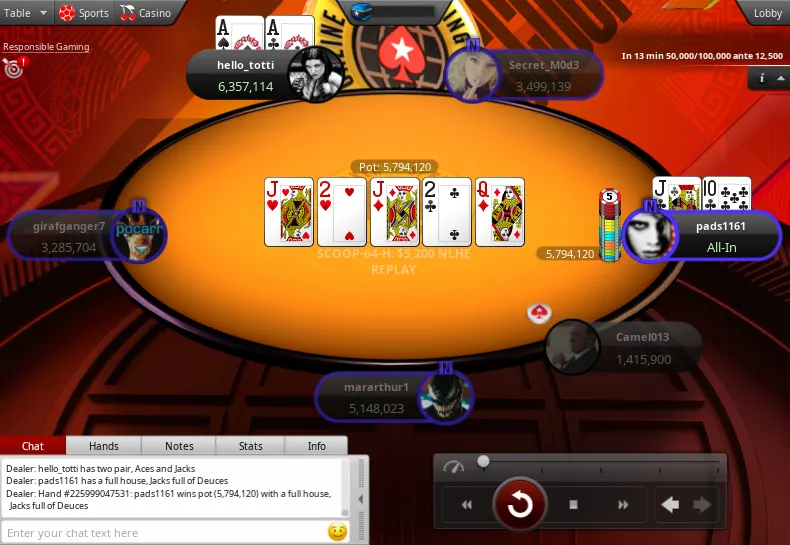Go to the Sports section

tap(84, 13)
